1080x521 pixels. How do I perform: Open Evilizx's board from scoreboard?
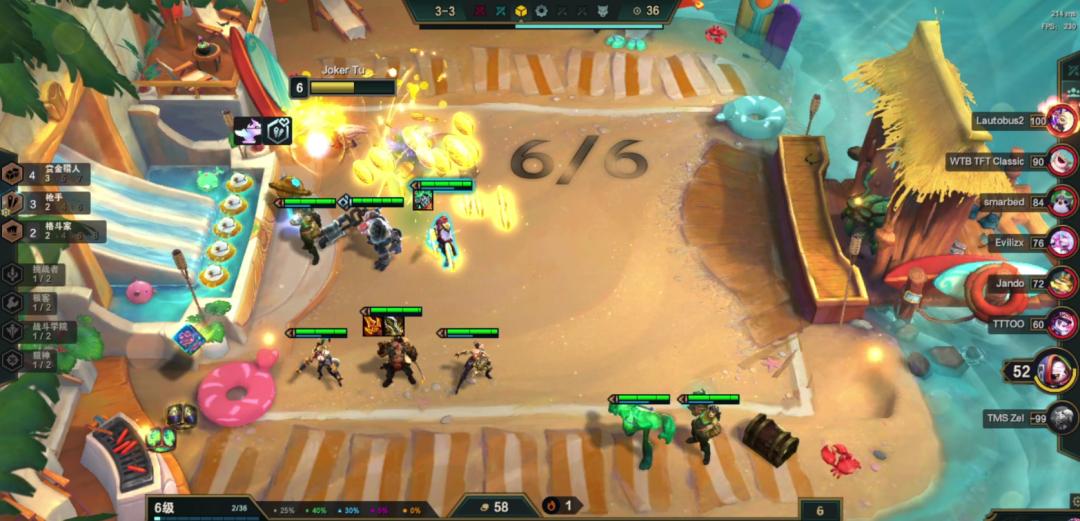[1062, 241]
